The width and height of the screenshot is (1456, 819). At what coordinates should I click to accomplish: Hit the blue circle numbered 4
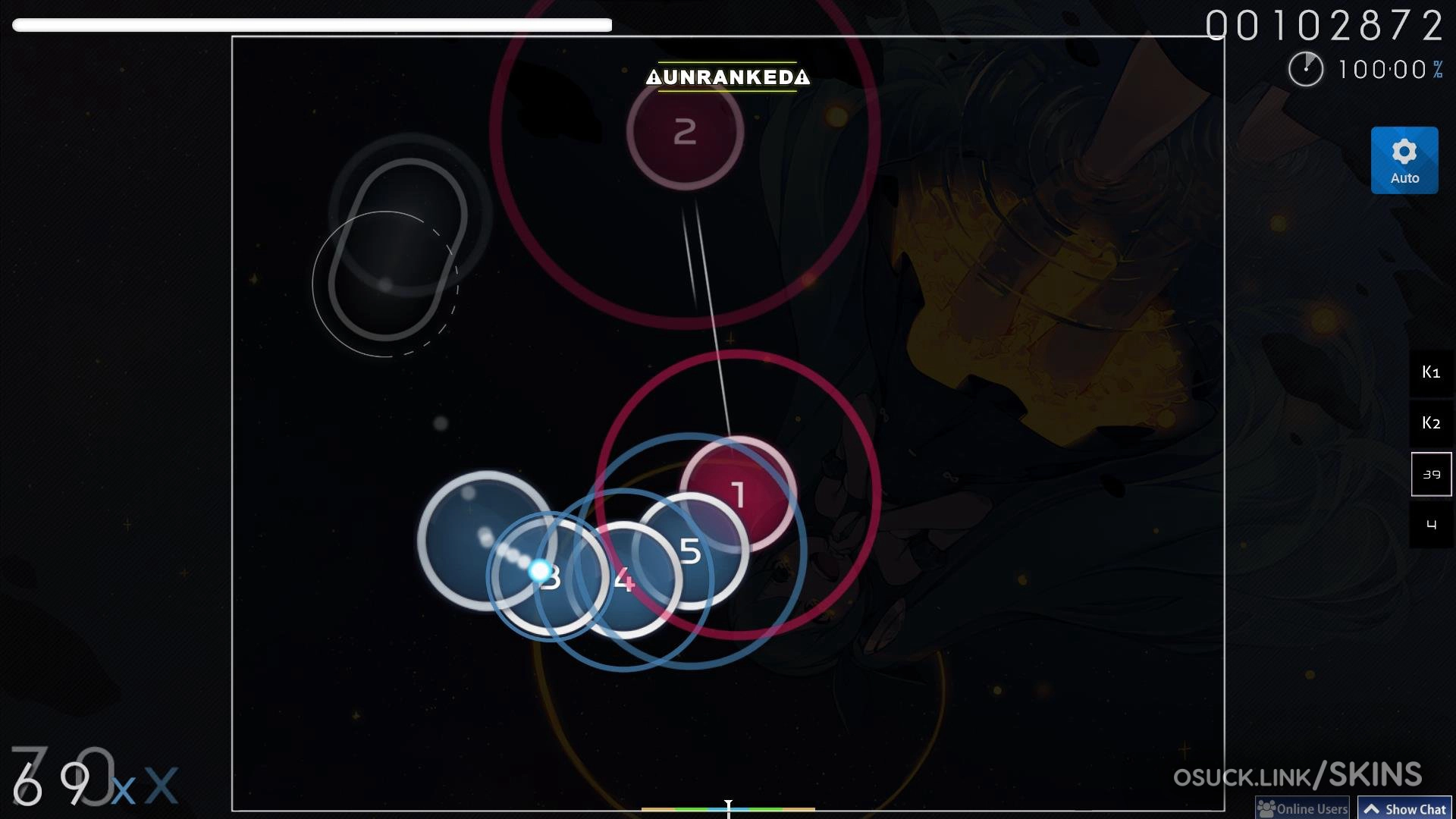click(624, 580)
